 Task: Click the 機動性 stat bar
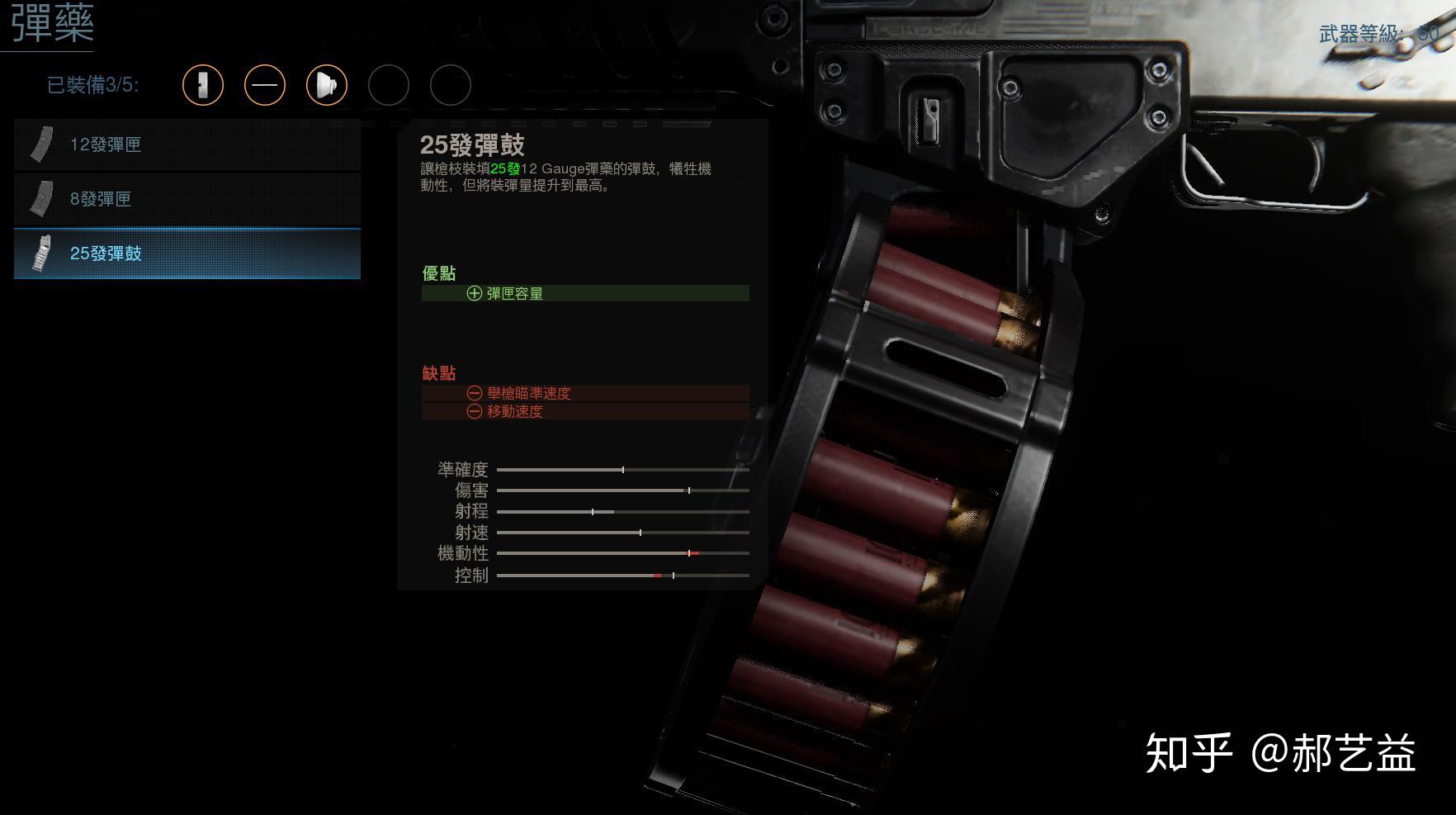[x=622, y=553]
